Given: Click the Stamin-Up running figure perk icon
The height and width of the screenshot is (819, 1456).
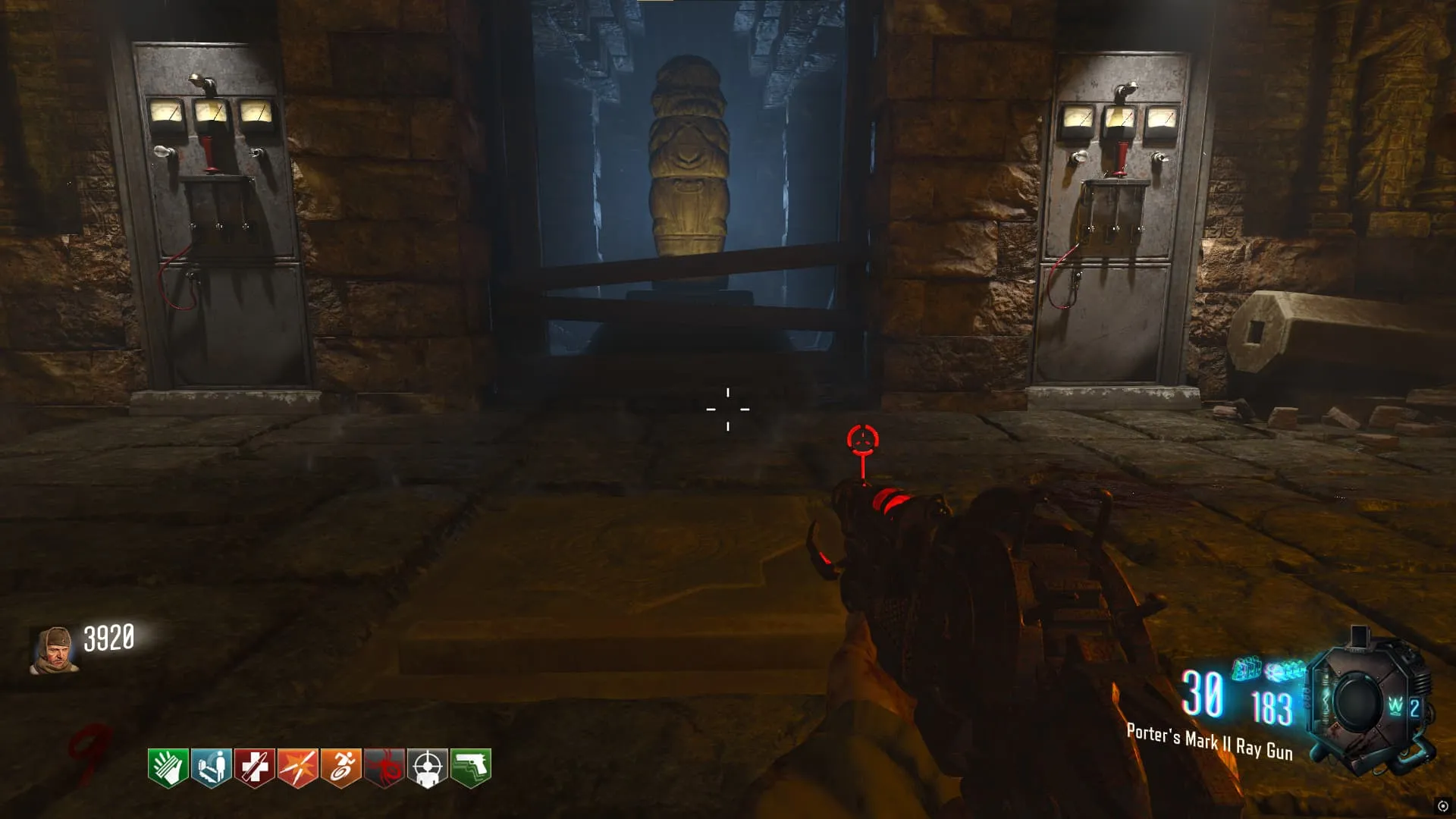Looking at the screenshot, I should (x=340, y=767).
